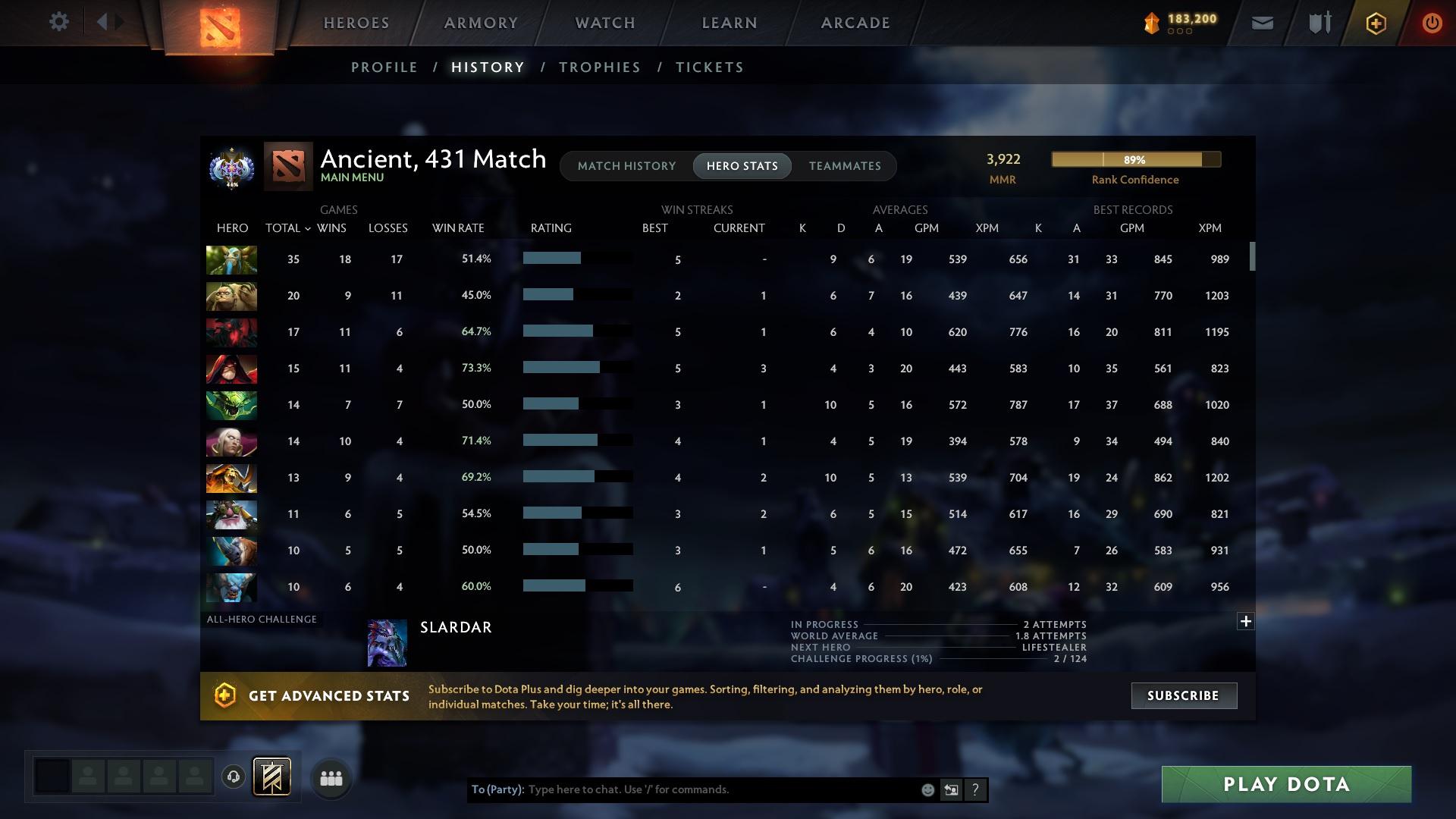Switch to the TEAMMATES tab
This screenshot has height=819, width=1456.
tap(844, 165)
